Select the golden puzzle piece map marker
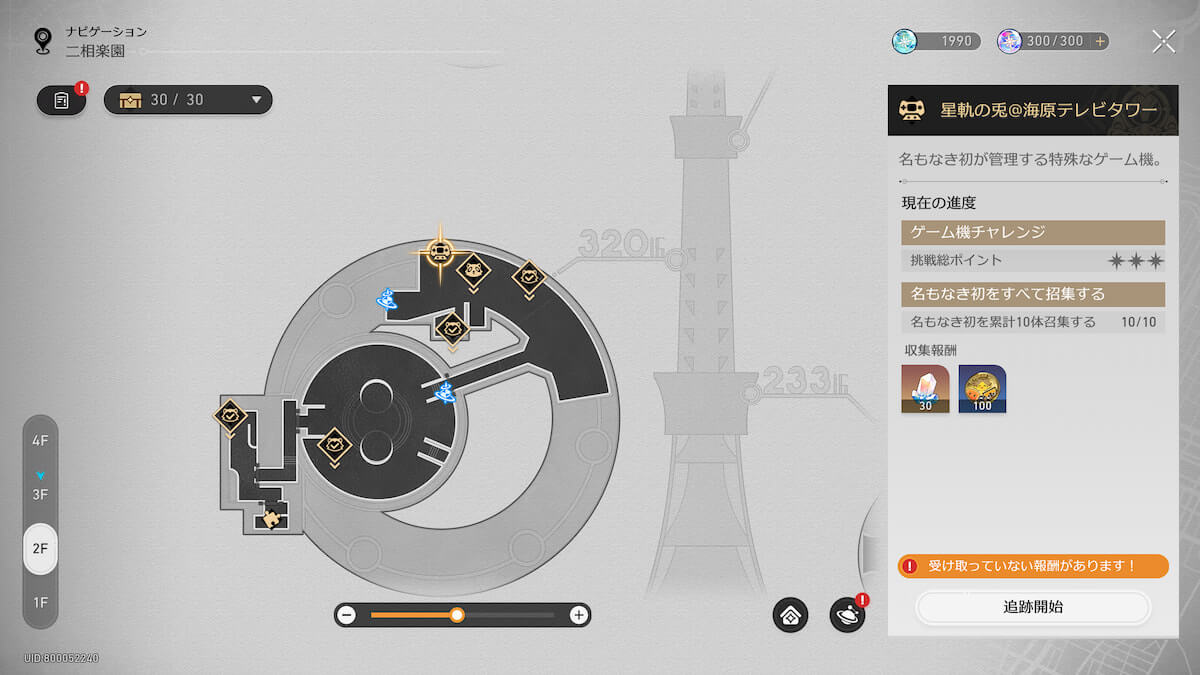This screenshot has height=675, width=1200. [x=270, y=518]
